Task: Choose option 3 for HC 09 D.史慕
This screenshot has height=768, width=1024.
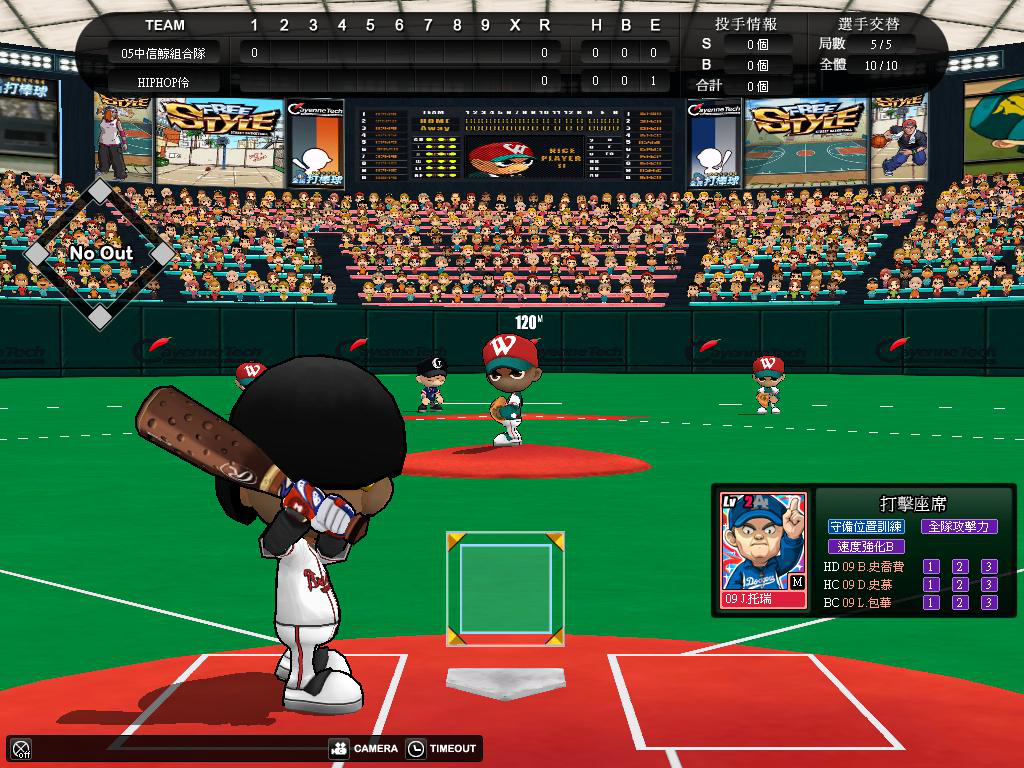Action: (x=989, y=585)
